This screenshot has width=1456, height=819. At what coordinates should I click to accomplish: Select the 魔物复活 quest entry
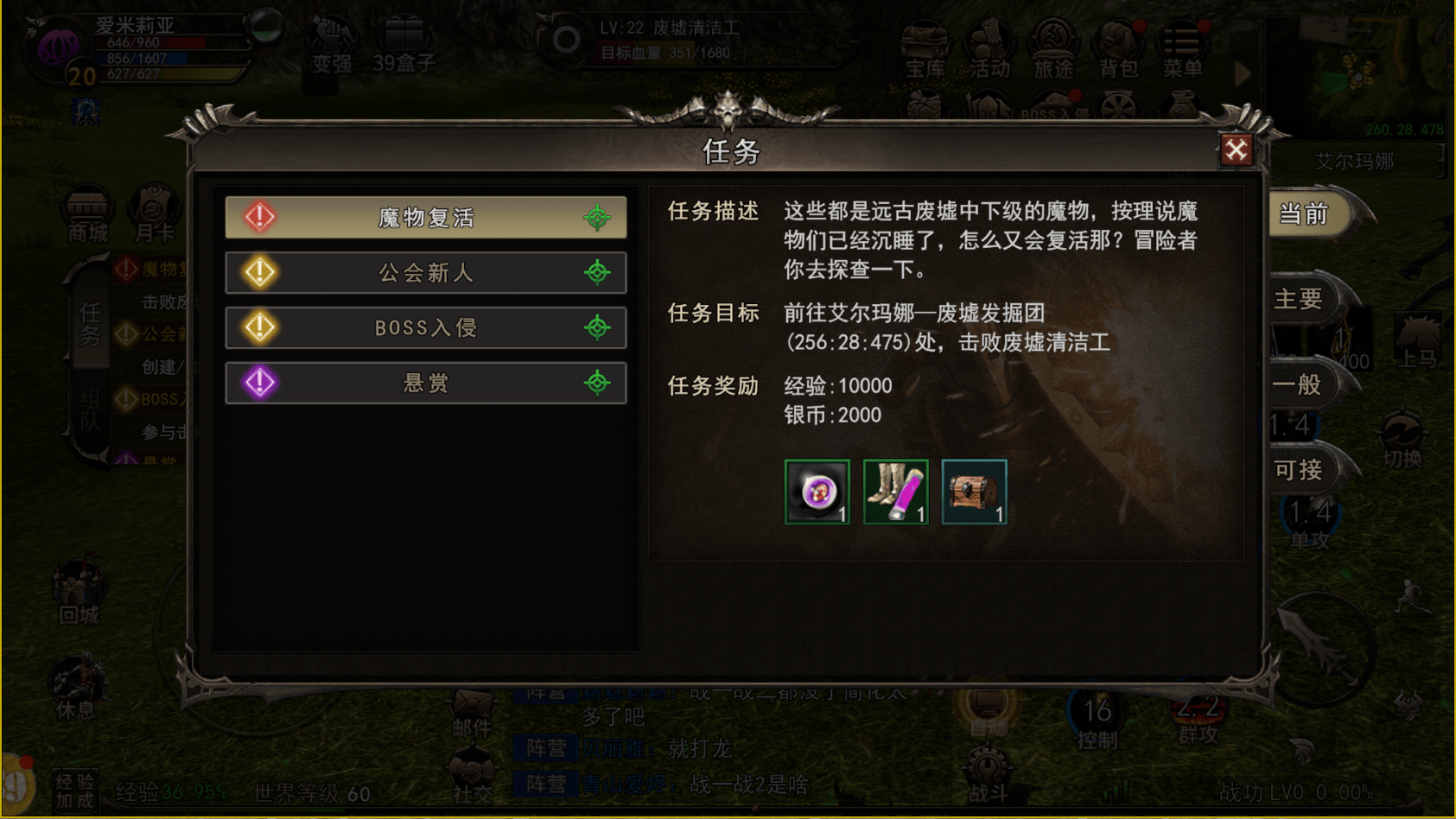tap(425, 218)
